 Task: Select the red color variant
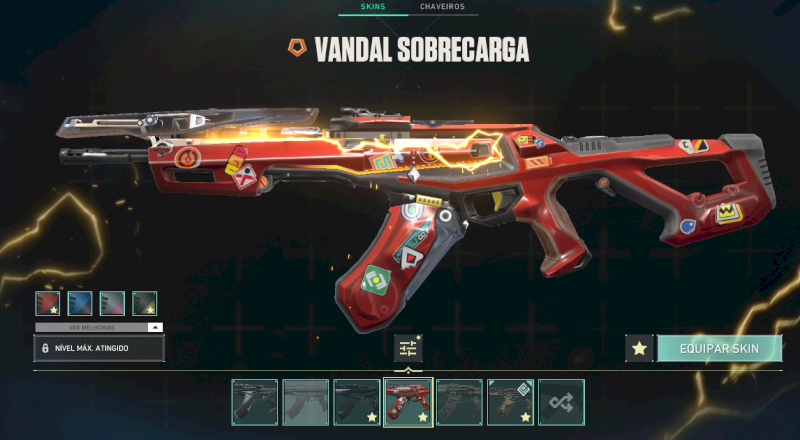(x=48, y=303)
